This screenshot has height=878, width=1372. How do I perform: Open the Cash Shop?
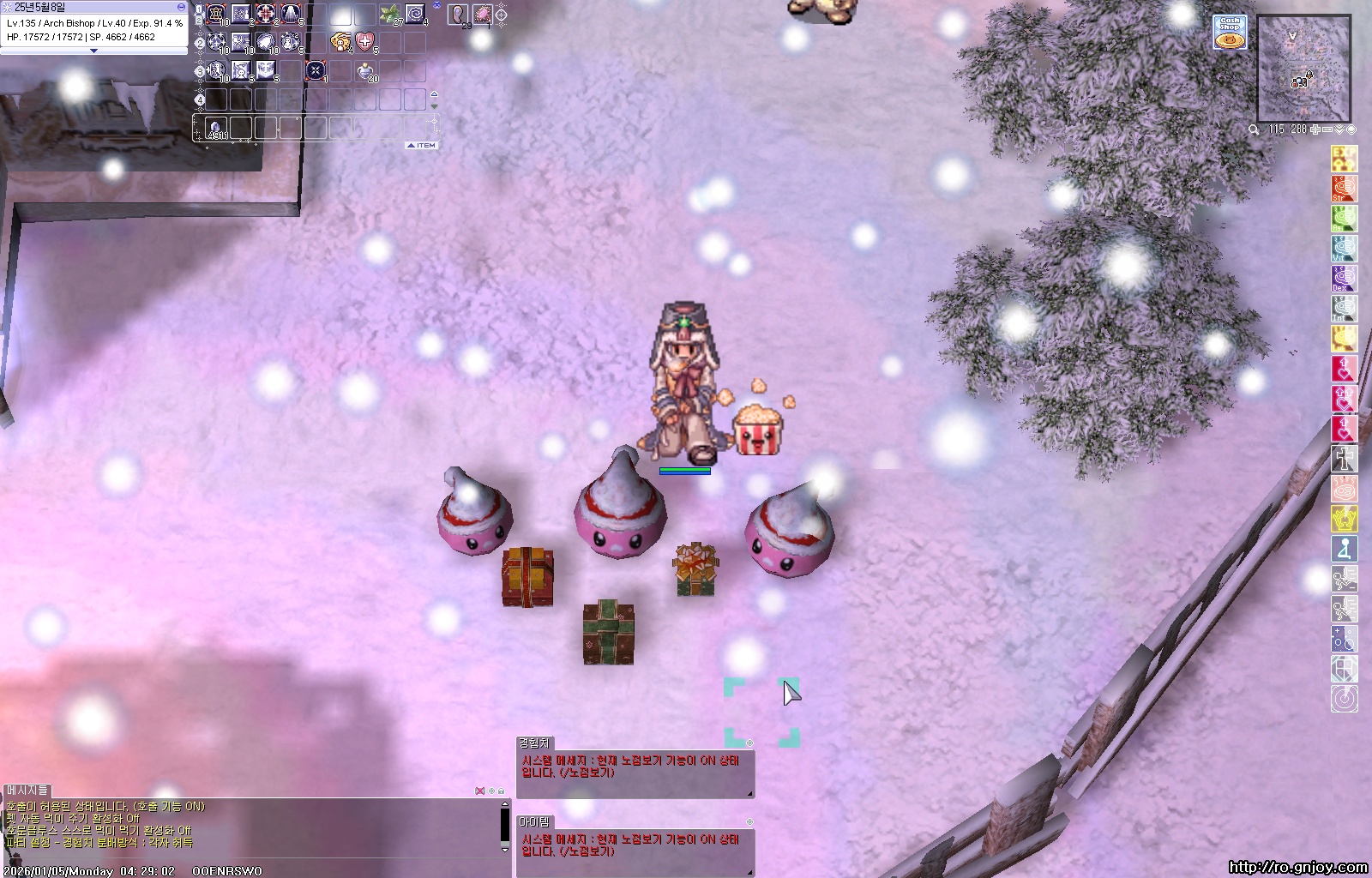point(1230,33)
